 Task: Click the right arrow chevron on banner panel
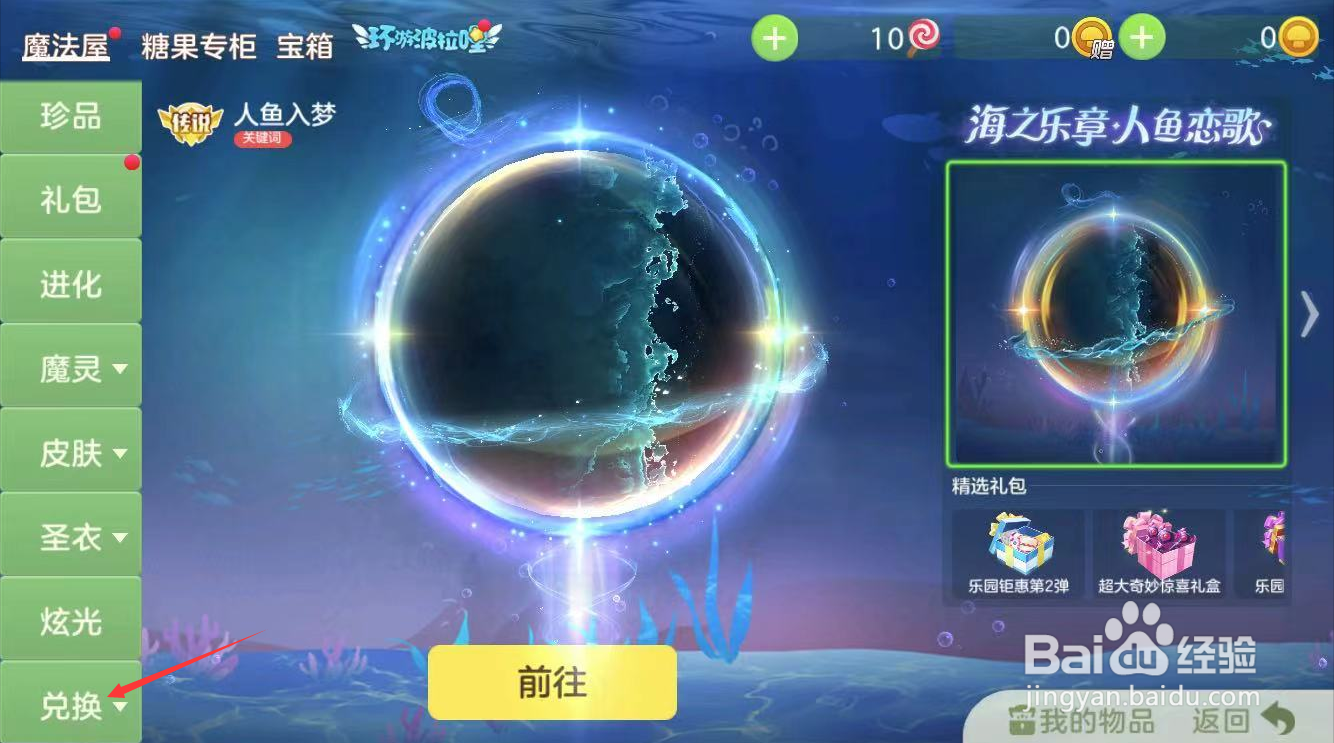1310,313
